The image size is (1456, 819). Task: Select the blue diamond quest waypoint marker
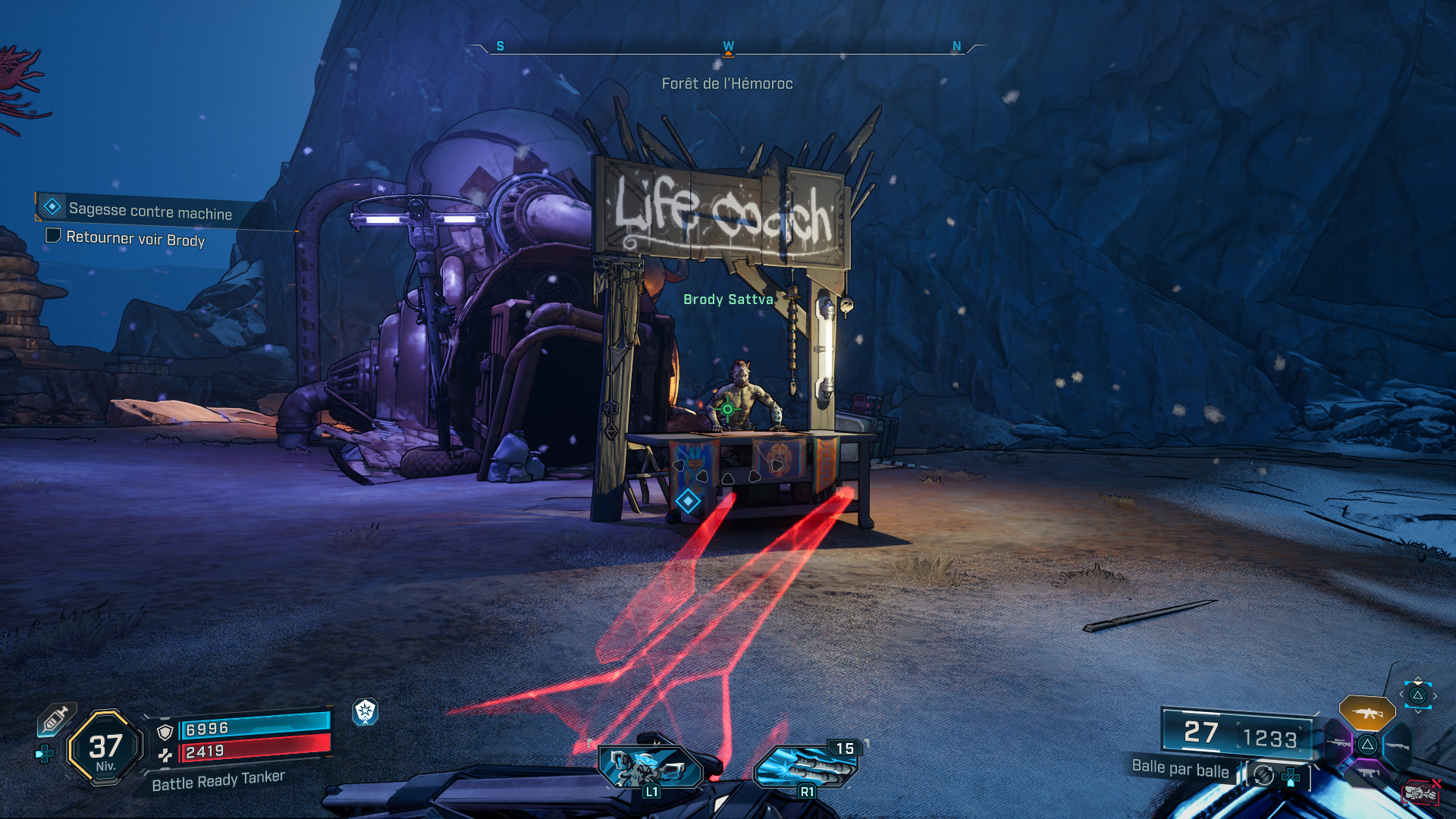click(688, 501)
